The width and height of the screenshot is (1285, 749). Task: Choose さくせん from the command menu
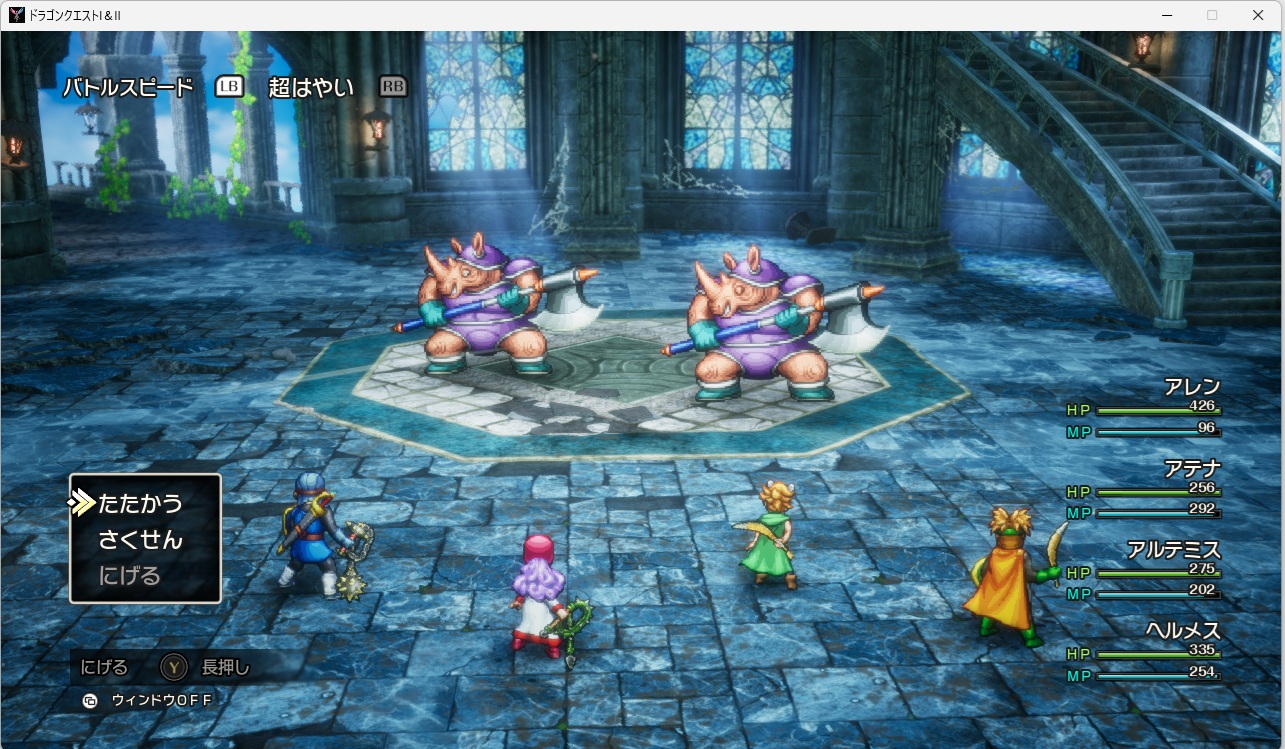click(140, 540)
